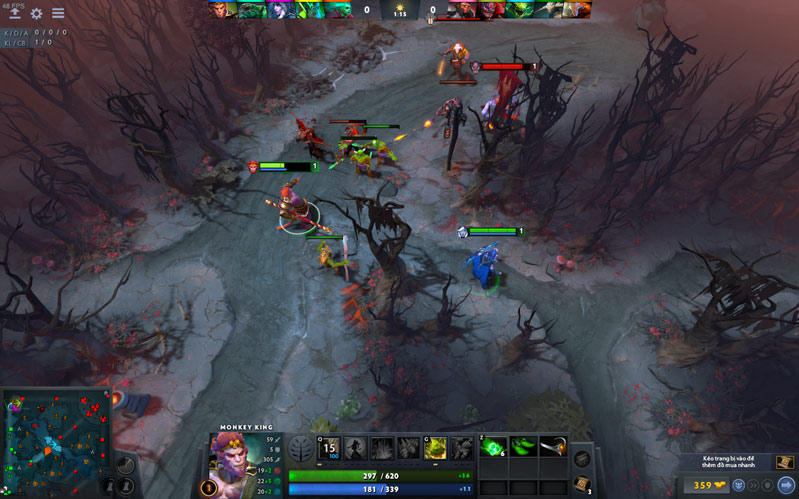Open the book icon above the courier buttons
799x499 pixels.
pyautogui.click(x=786, y=462)
